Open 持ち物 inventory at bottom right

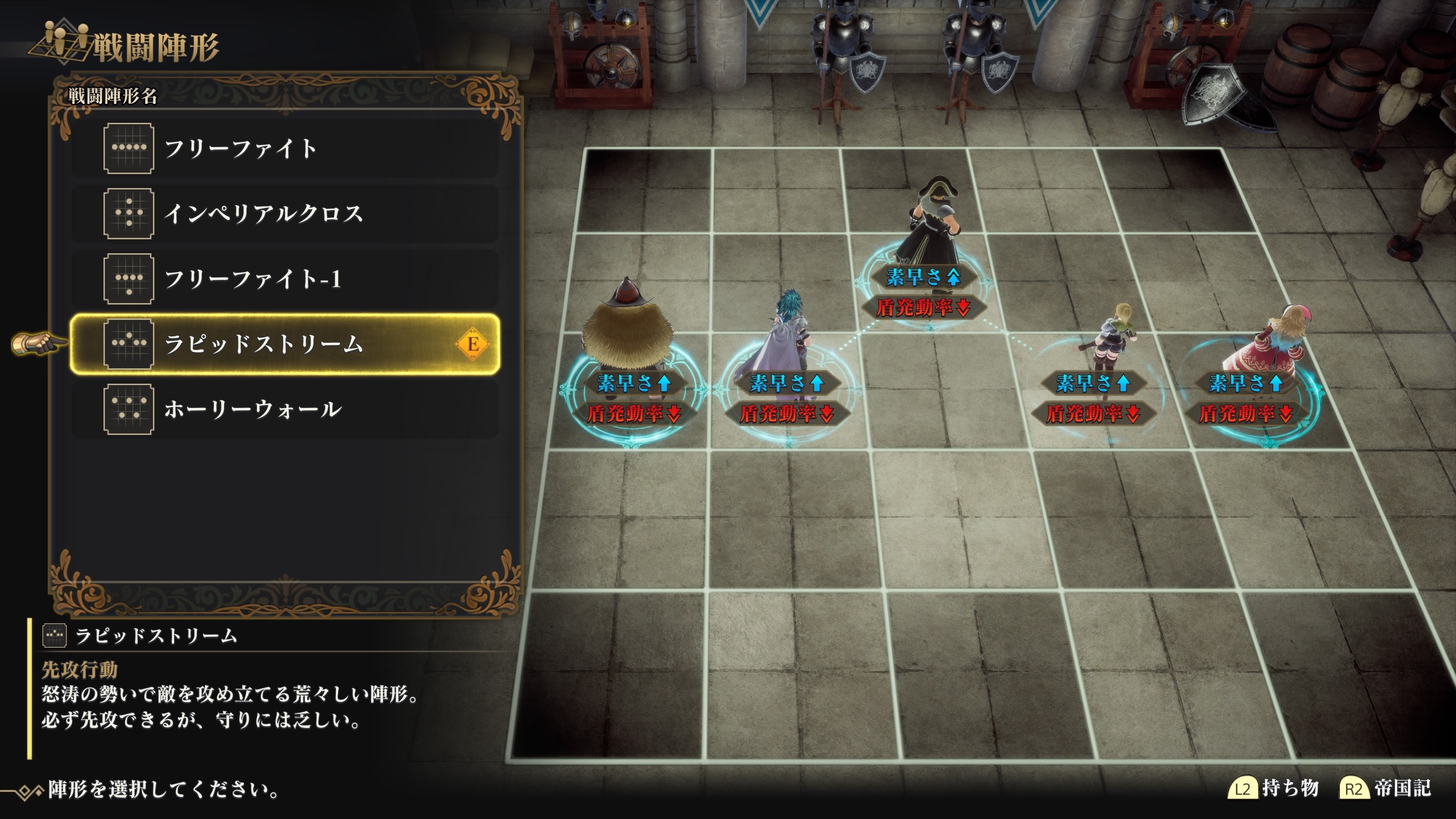coord(1274,788)
